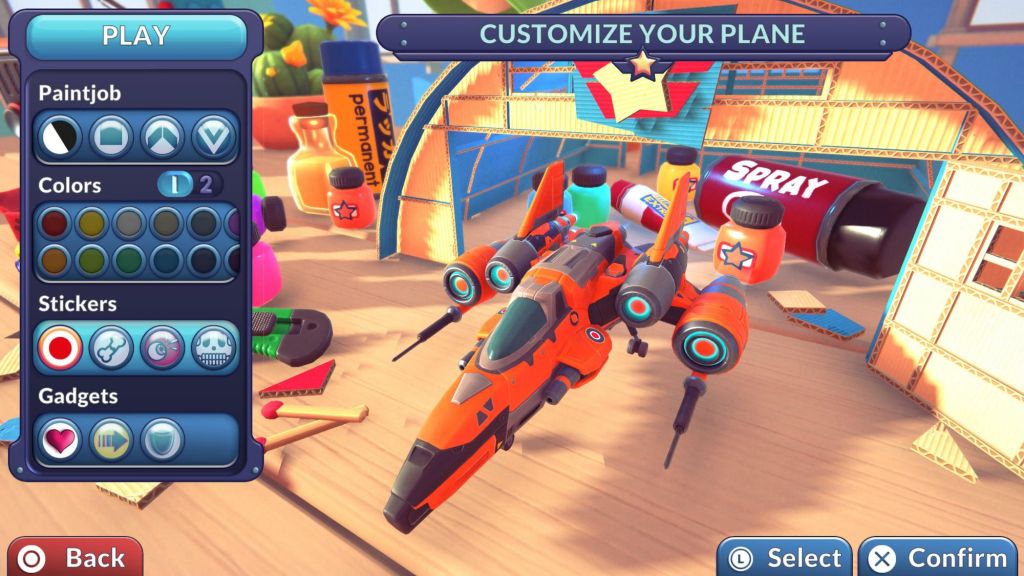Choose the V-shaped chevron paintjob
Viewport: 1024px width, 576px height.
point(214,137)
